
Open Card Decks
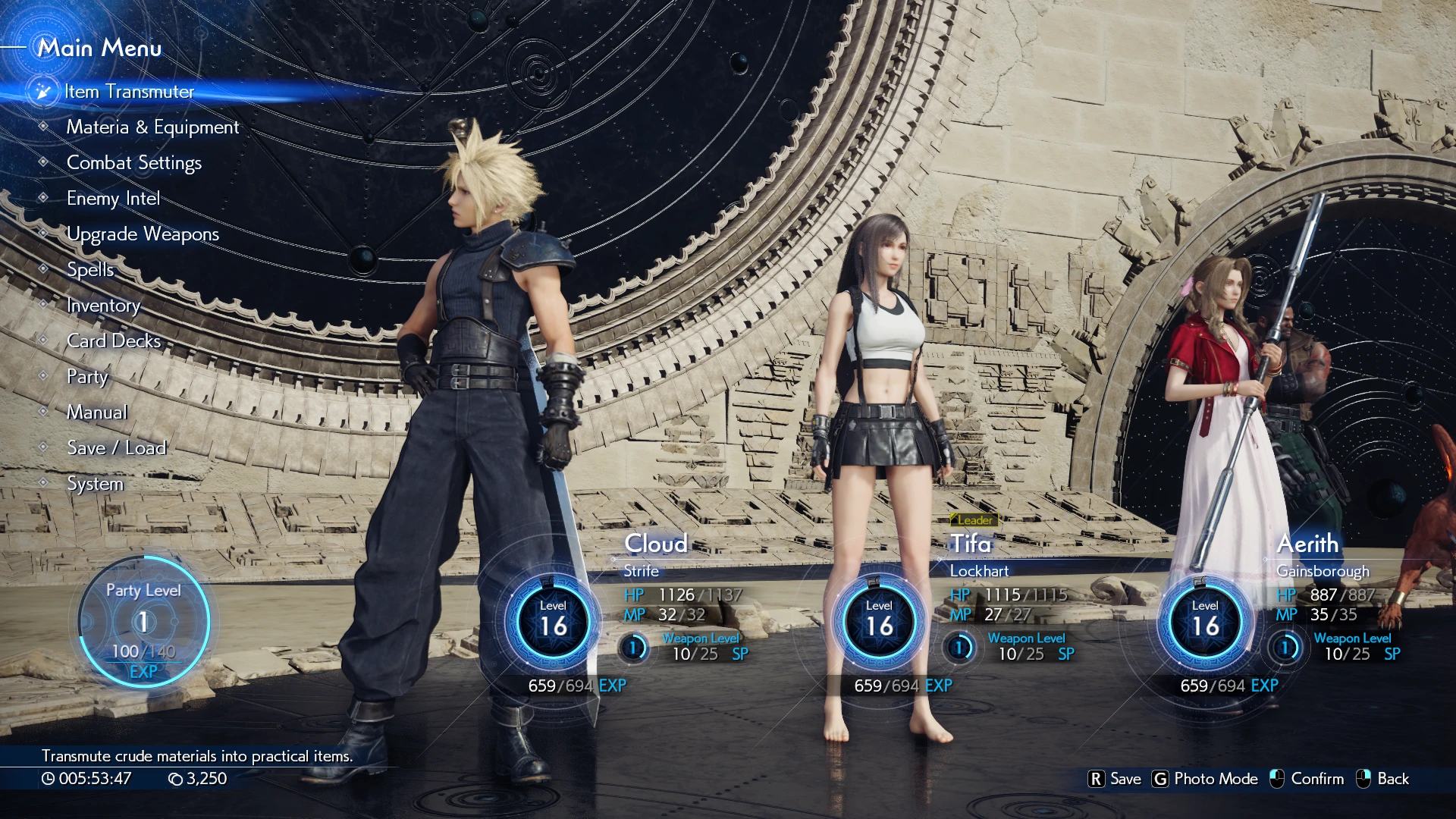tap(114, 341)
